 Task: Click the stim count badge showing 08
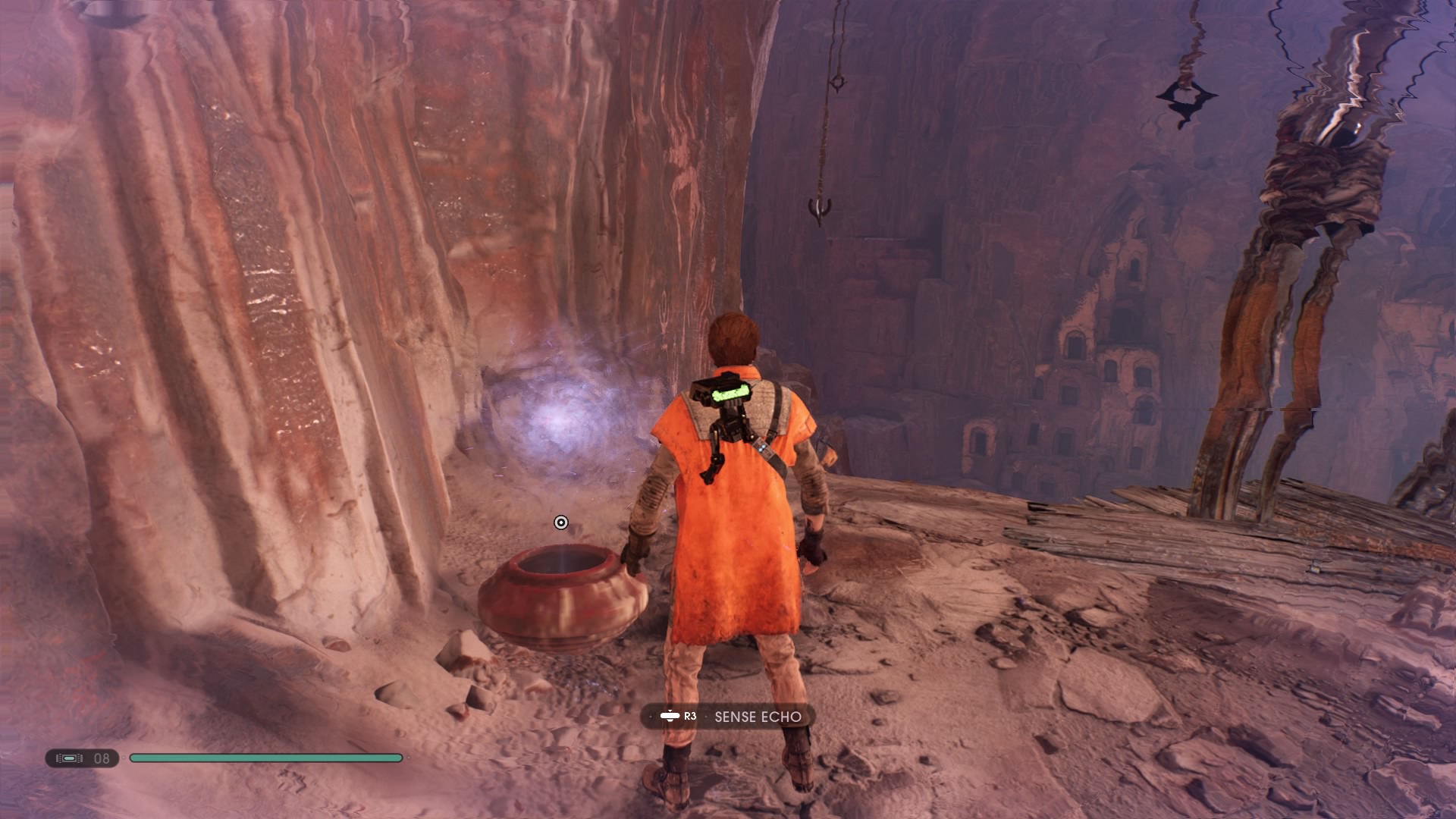[102, 757]
